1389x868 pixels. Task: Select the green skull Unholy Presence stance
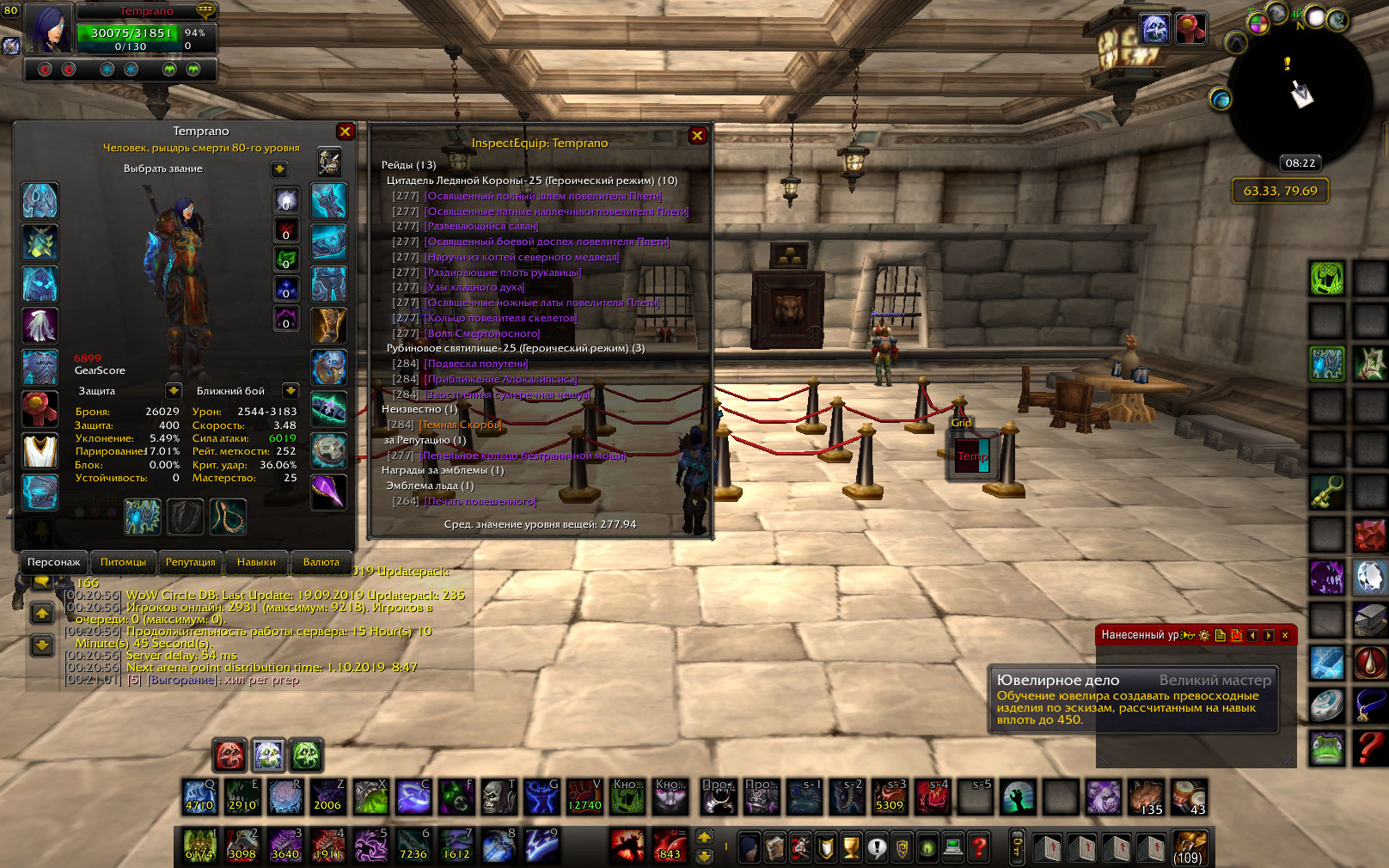pos(306,755)
